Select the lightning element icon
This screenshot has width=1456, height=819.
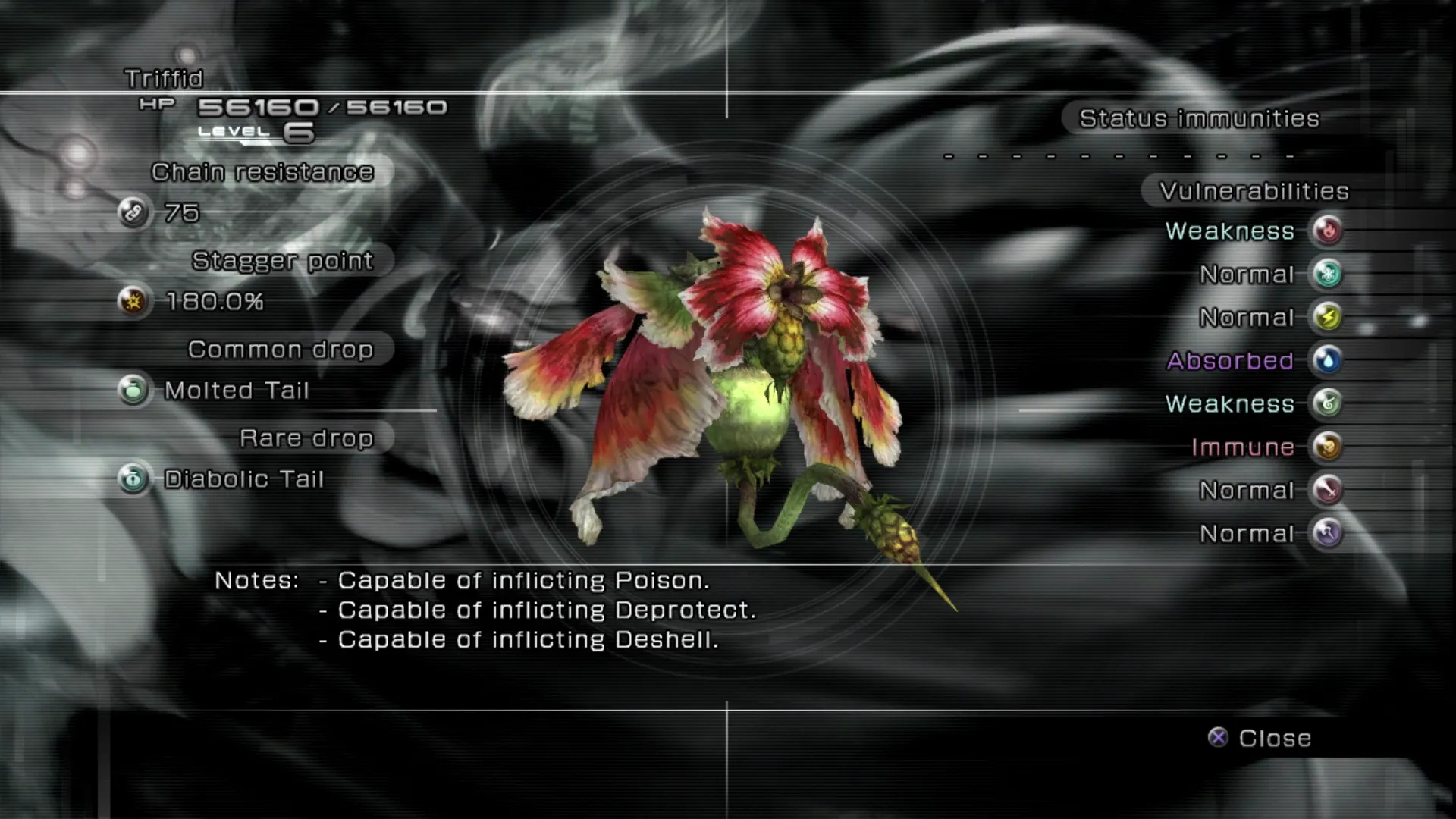tap(1327, 317)
